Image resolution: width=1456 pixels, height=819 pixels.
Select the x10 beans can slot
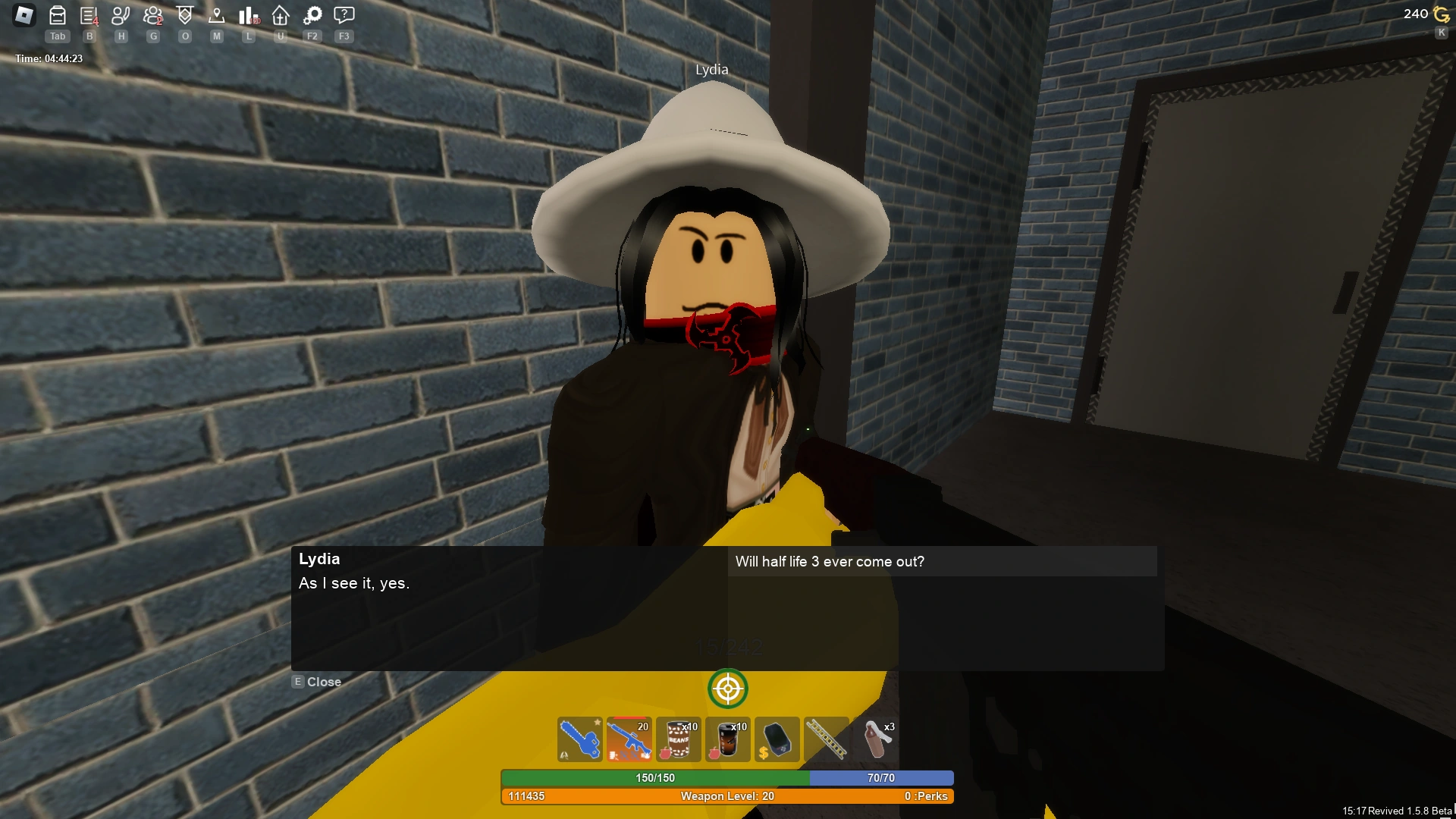pos(679,739)
